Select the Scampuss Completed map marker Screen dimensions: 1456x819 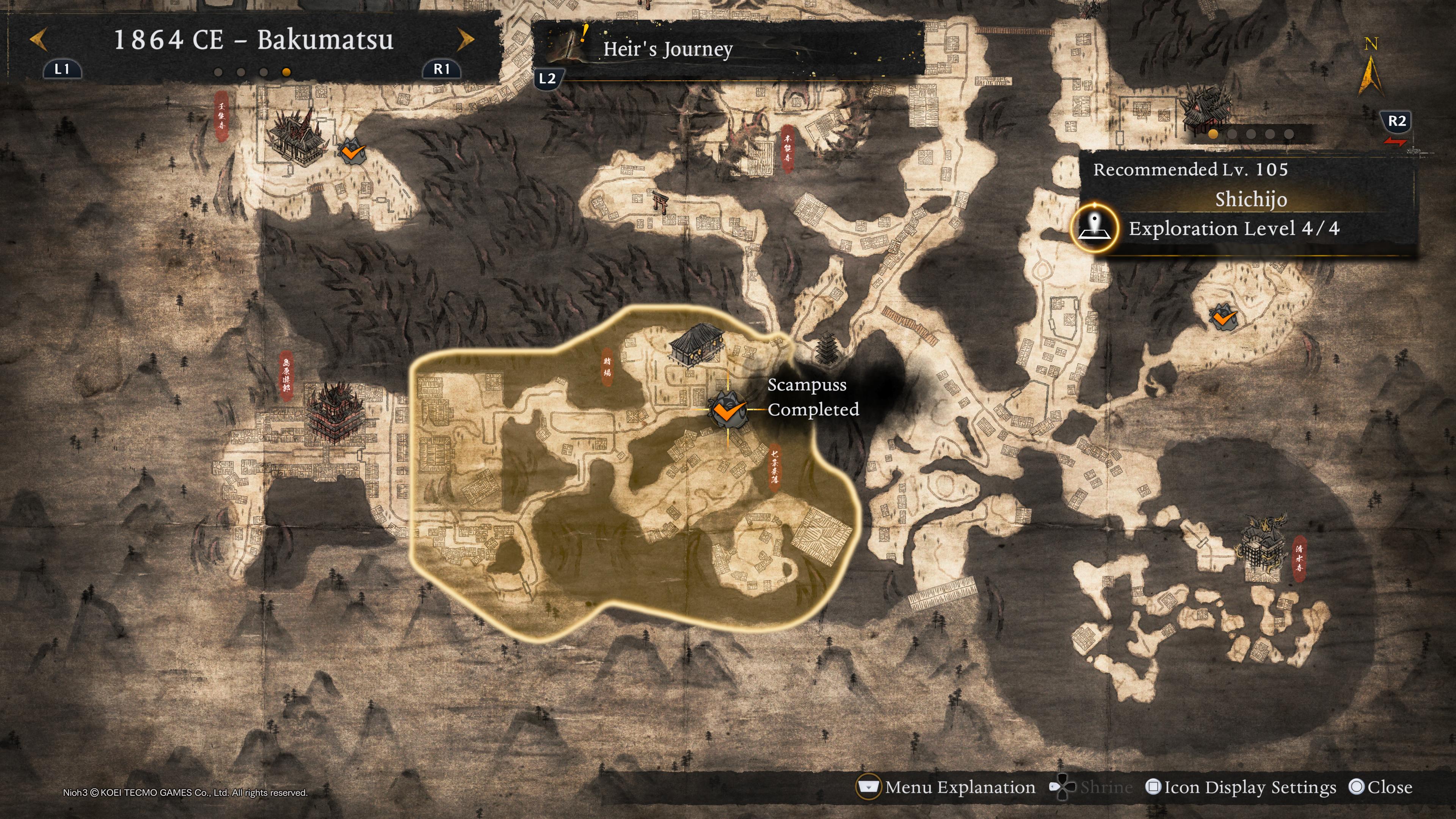click(727, 409)
